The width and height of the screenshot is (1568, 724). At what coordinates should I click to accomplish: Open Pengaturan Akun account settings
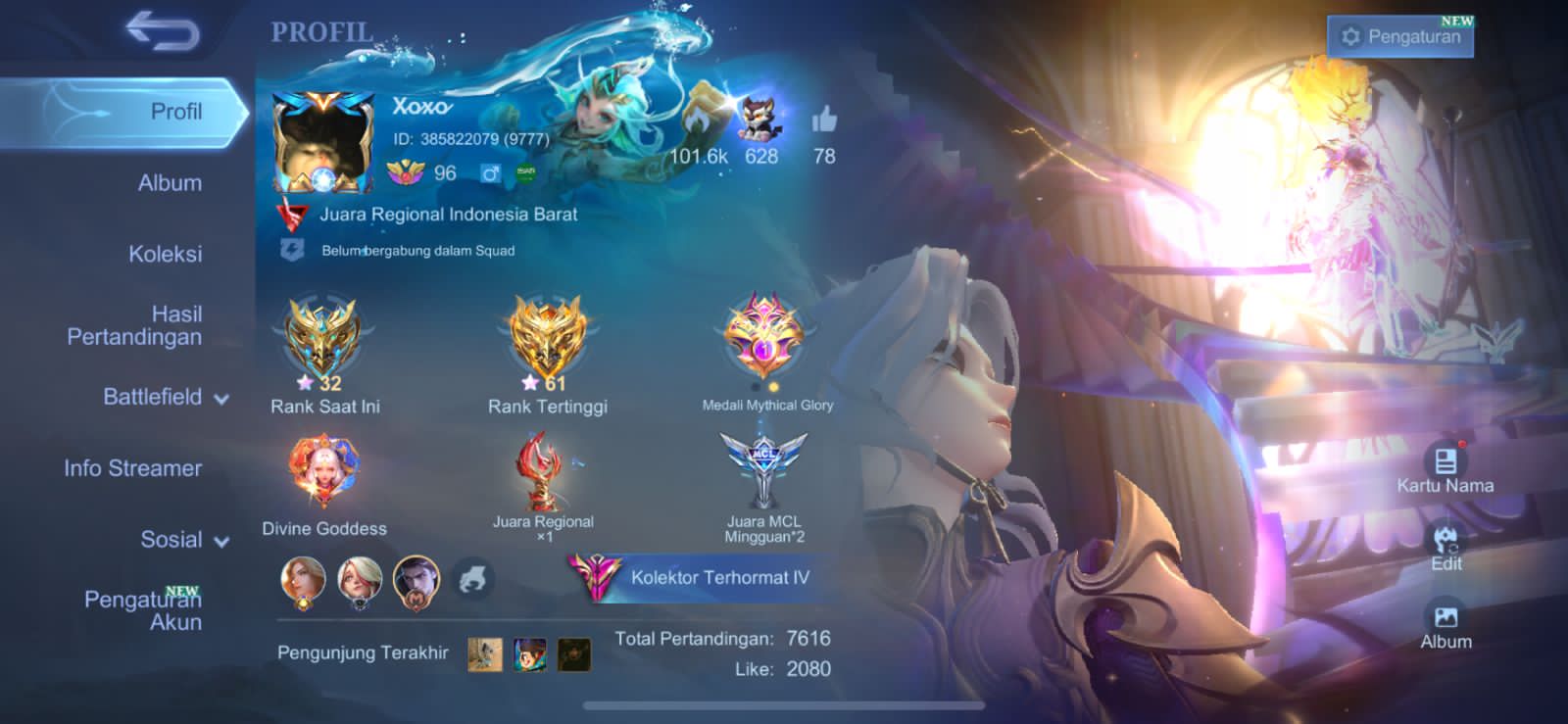tap(143, 609)
